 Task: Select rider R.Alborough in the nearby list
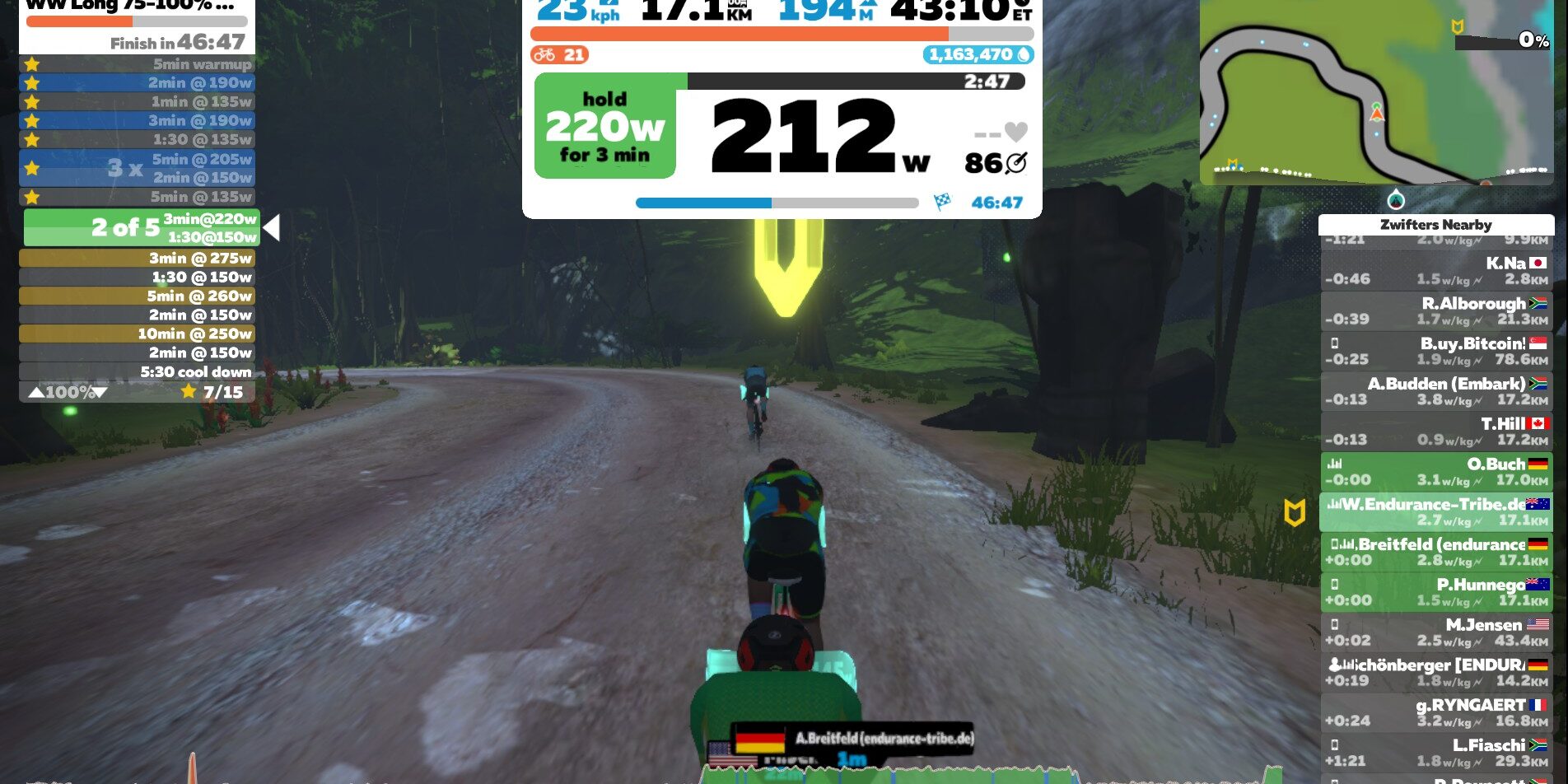(1436, 311)
